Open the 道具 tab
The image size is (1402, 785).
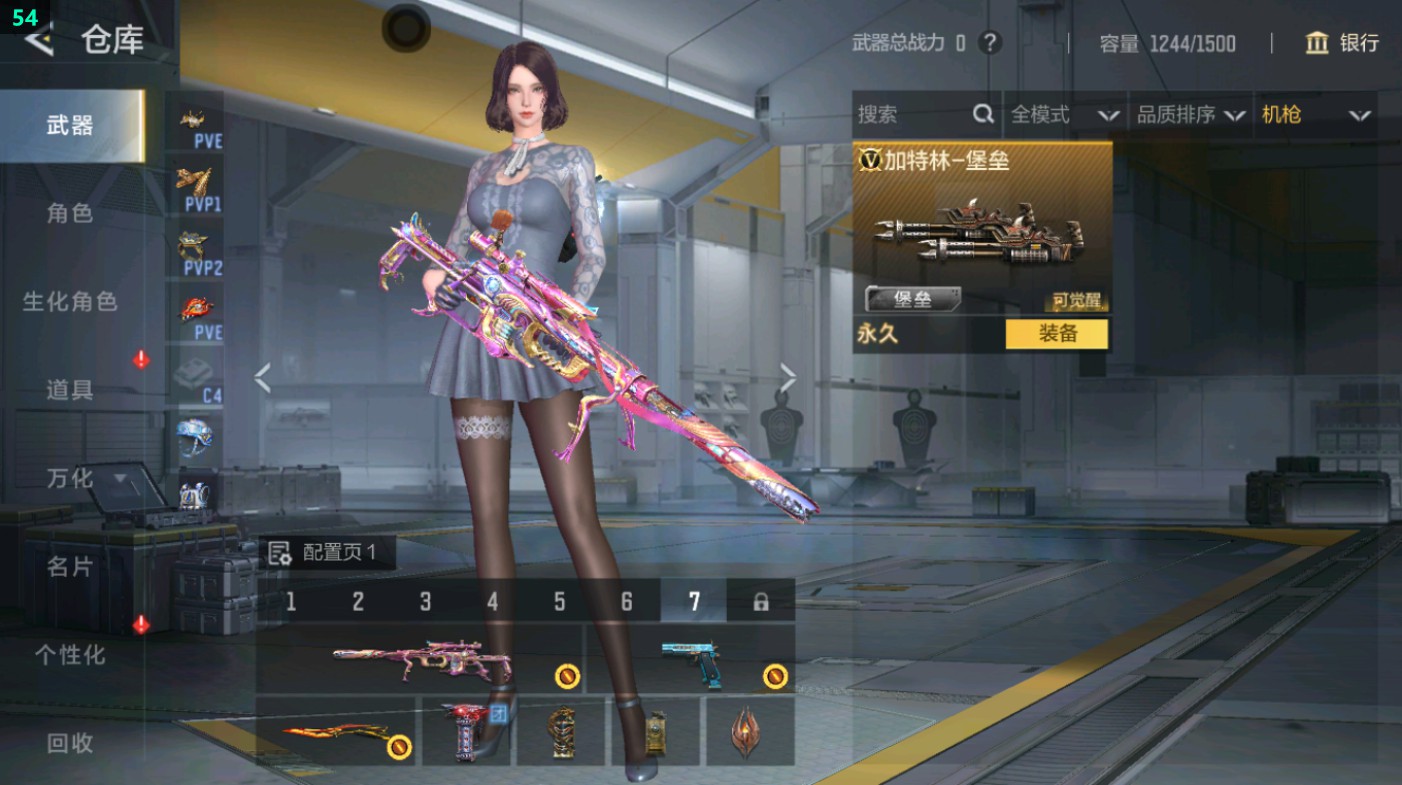(70, 390)
